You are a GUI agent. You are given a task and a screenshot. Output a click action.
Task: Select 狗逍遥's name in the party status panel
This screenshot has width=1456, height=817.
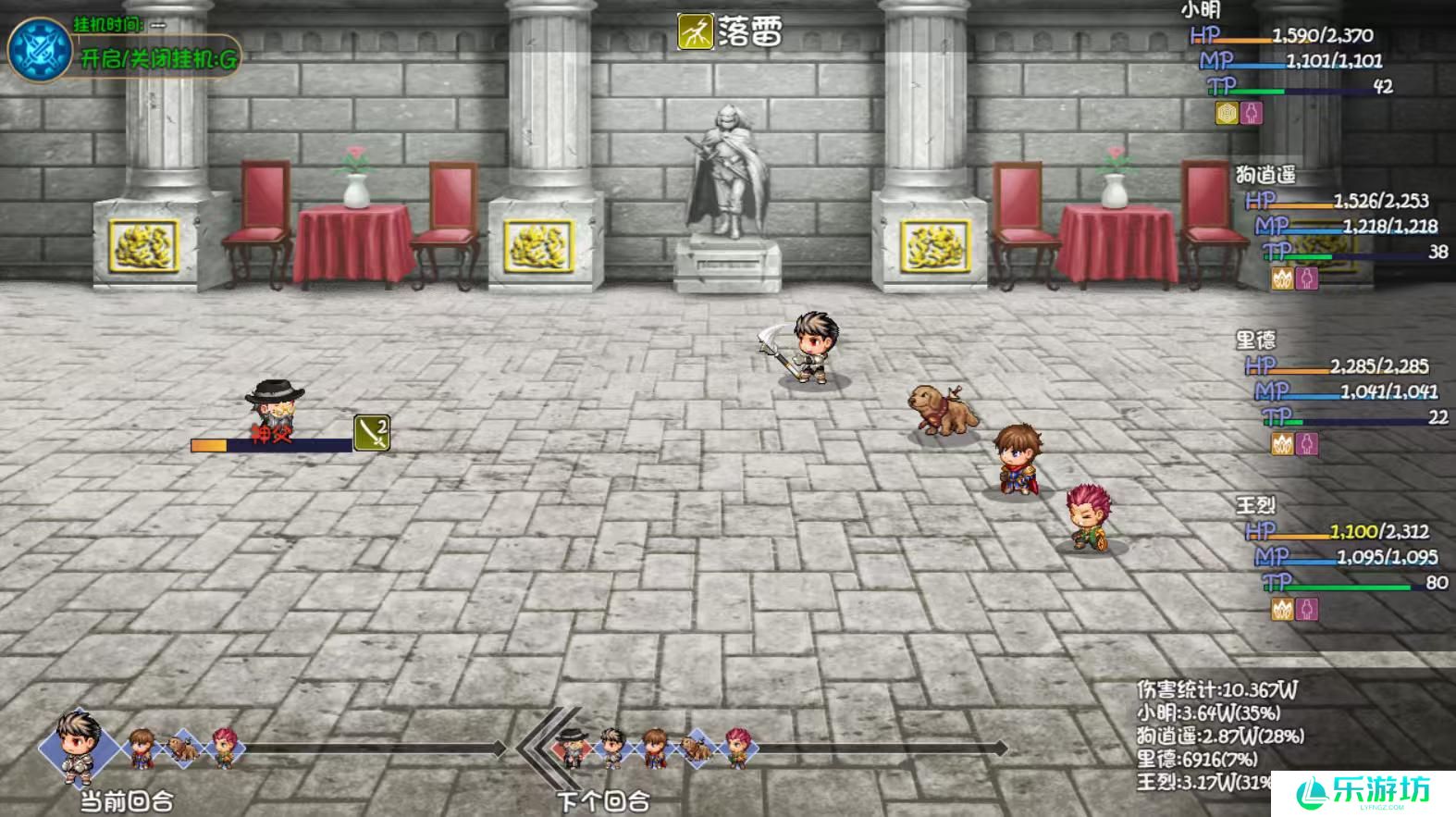1265,174
